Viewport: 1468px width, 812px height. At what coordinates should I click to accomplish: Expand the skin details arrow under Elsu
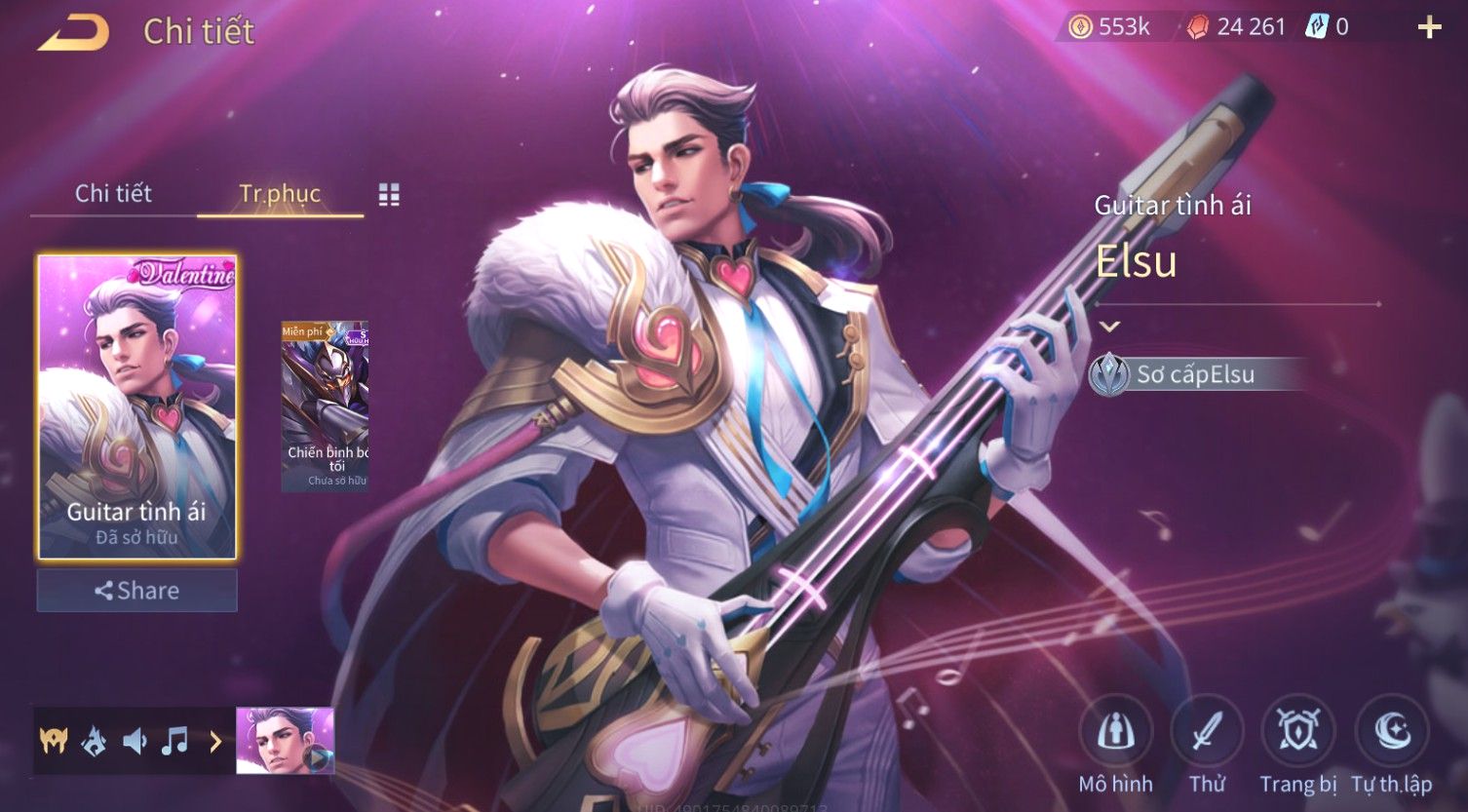pos(1109,327)
